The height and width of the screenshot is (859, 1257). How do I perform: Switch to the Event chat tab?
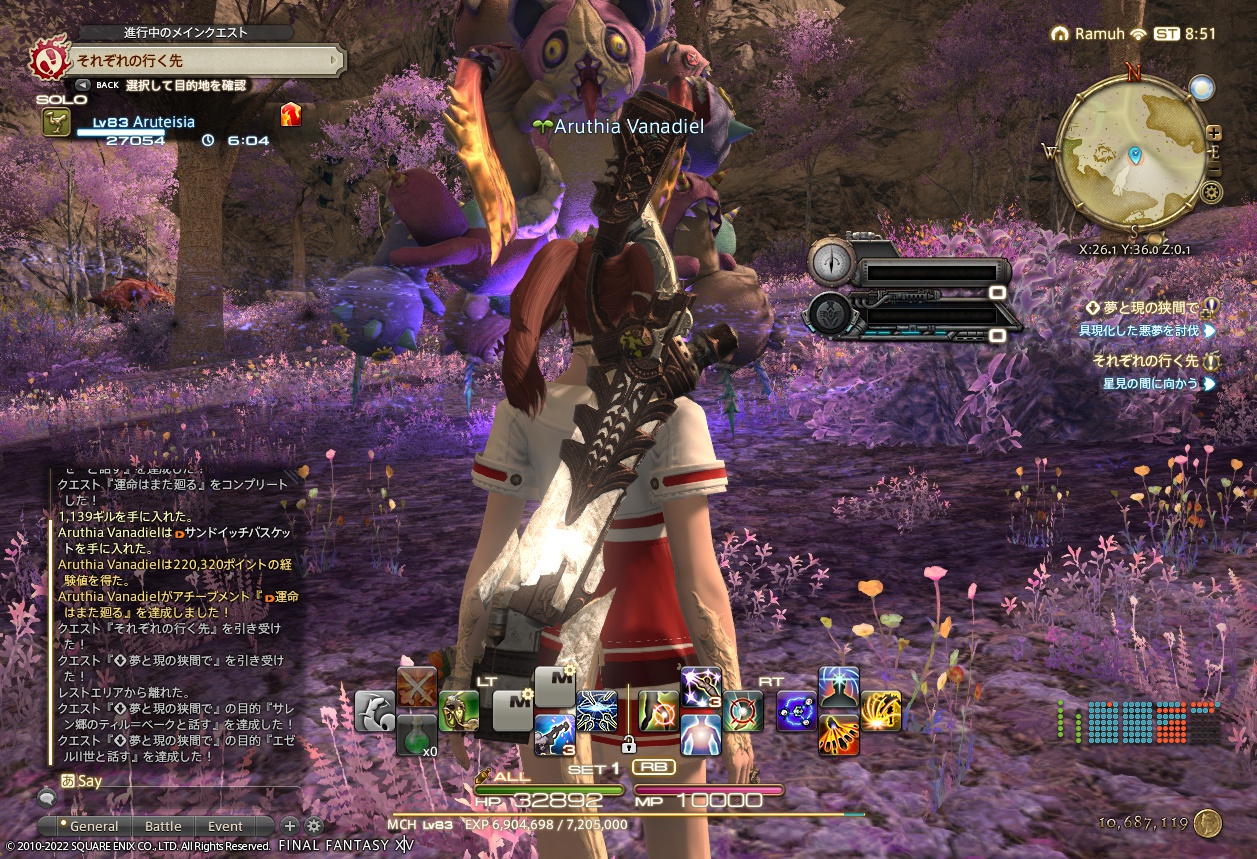click(225, 826)
